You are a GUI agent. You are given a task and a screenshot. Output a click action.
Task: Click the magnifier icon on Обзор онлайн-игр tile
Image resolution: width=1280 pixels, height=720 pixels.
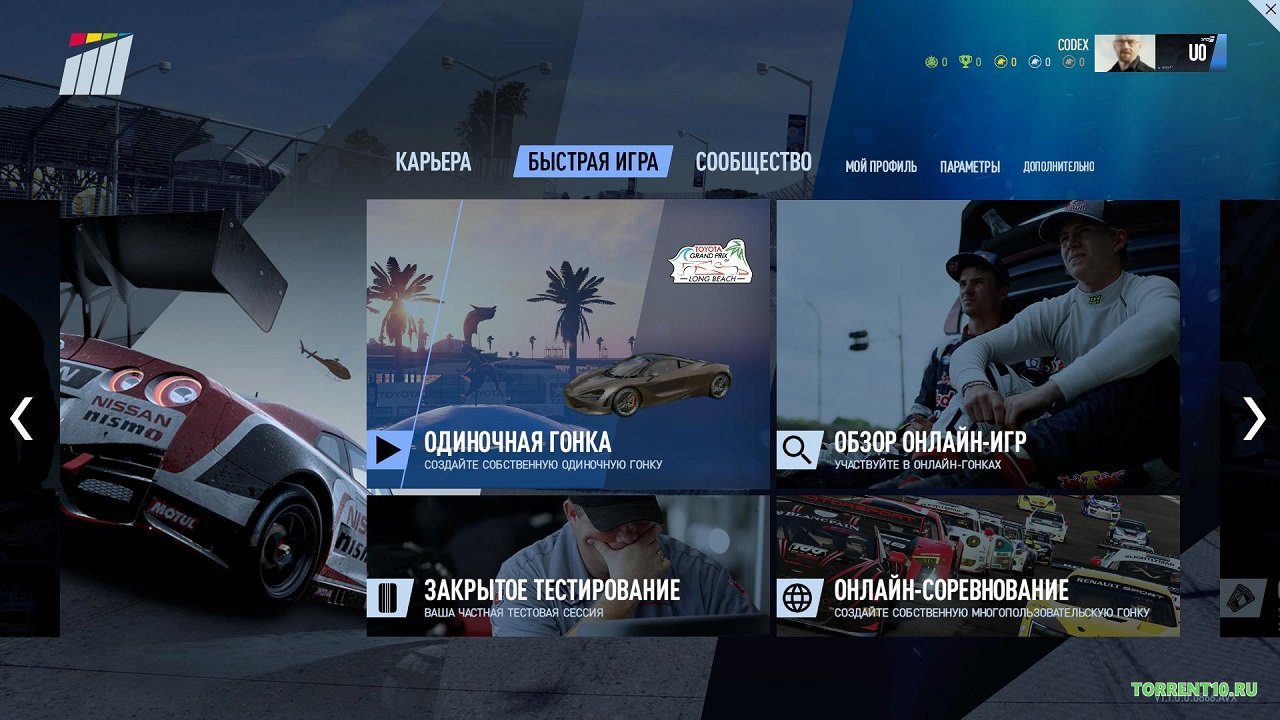click(x=798, y=448)
